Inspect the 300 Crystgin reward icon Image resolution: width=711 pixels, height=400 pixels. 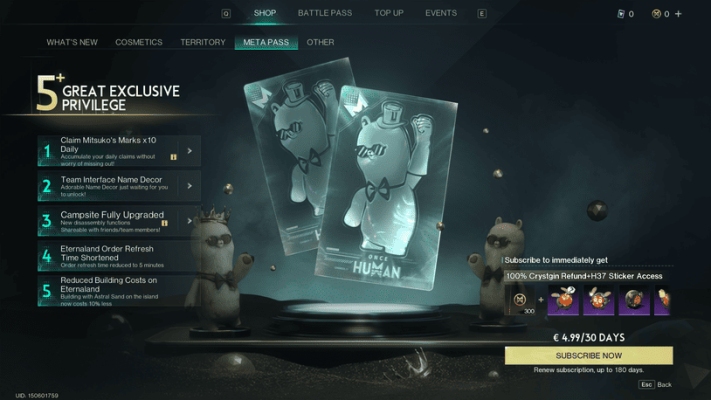coord(521,300)
